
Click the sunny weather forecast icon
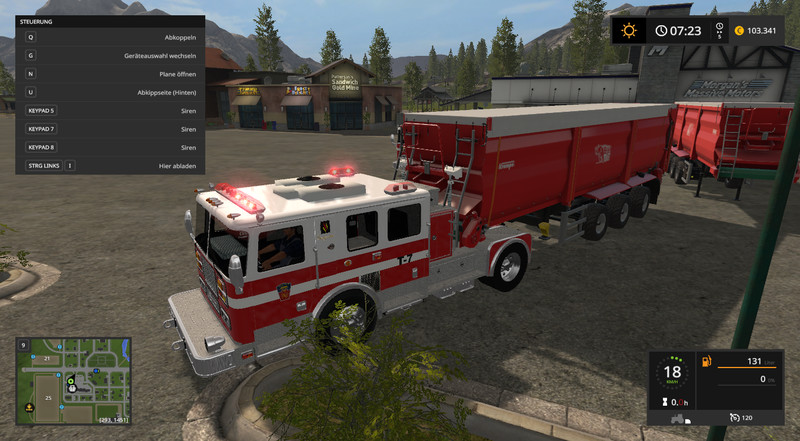629,30
